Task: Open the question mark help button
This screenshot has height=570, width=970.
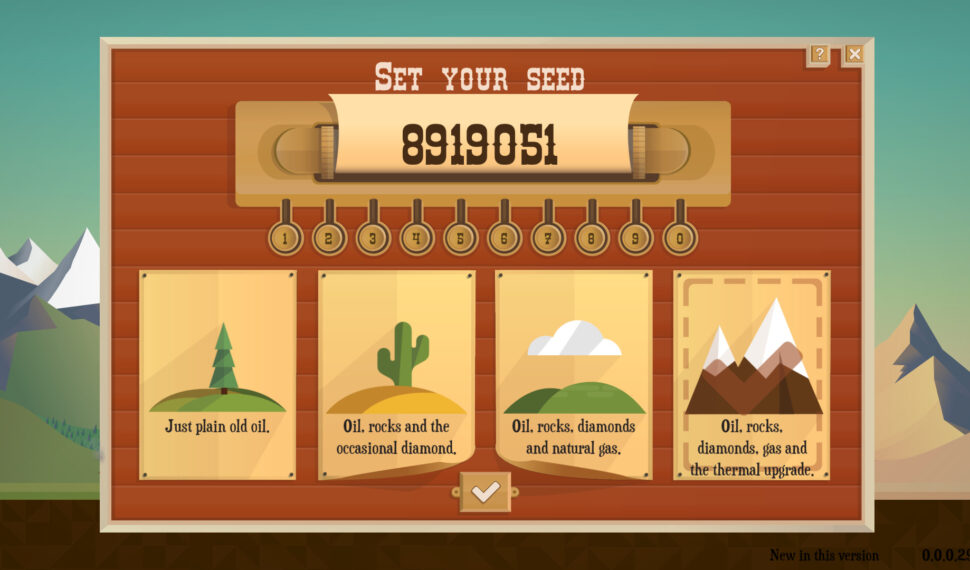Action: [x=819, y=54]
